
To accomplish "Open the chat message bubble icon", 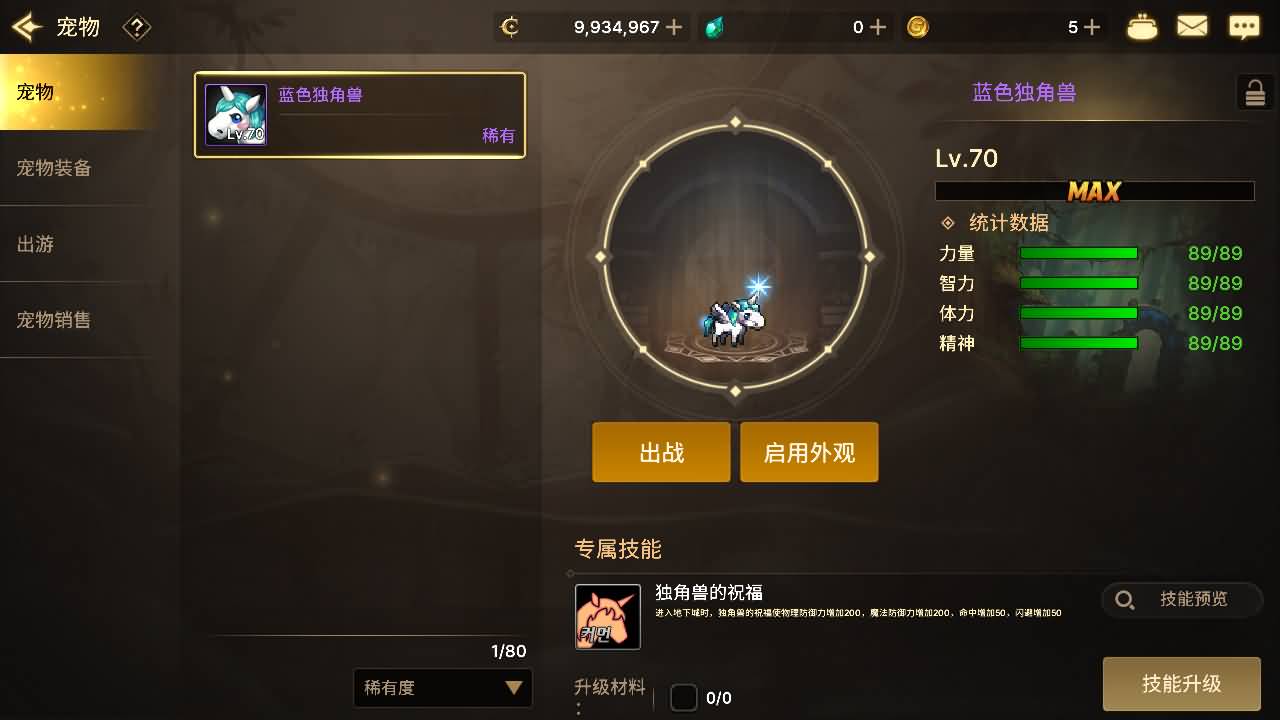I will click(x=1244, y=27).
